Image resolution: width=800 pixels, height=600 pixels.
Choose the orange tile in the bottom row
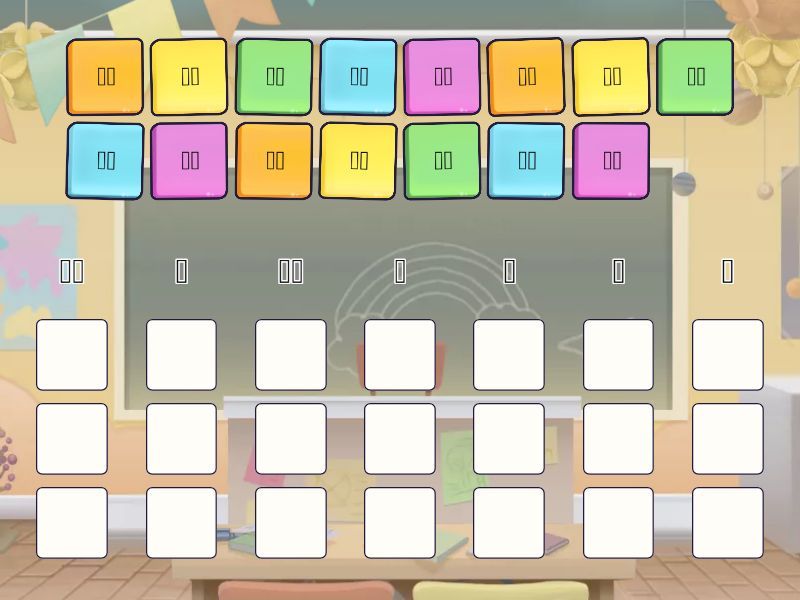(x=274, y=160)
